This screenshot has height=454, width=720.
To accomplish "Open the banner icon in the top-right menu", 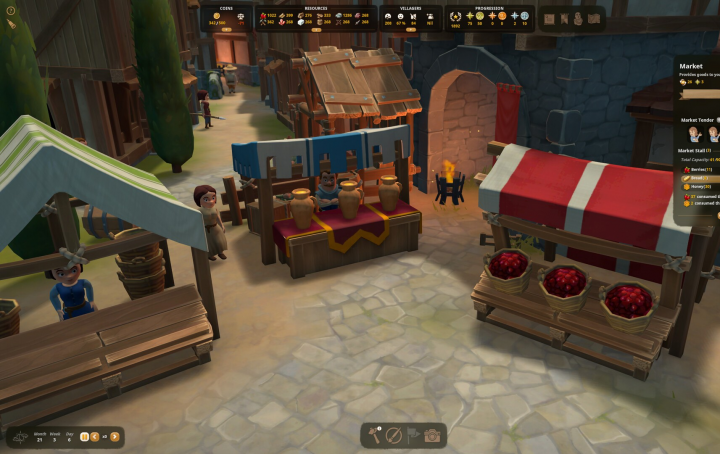I will [x=564, y=18].
